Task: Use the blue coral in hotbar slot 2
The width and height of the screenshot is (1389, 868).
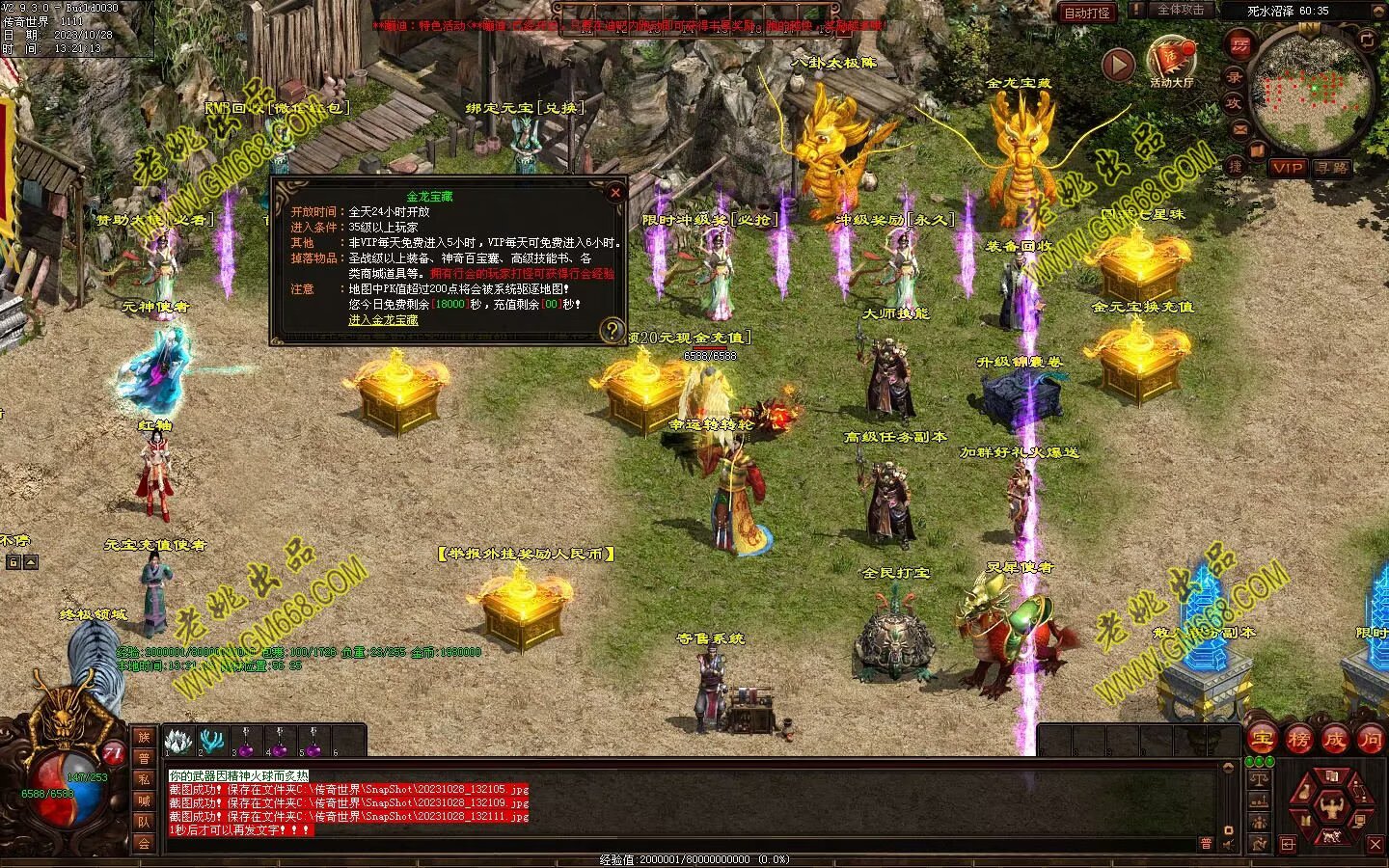Action: click(211, 742)
